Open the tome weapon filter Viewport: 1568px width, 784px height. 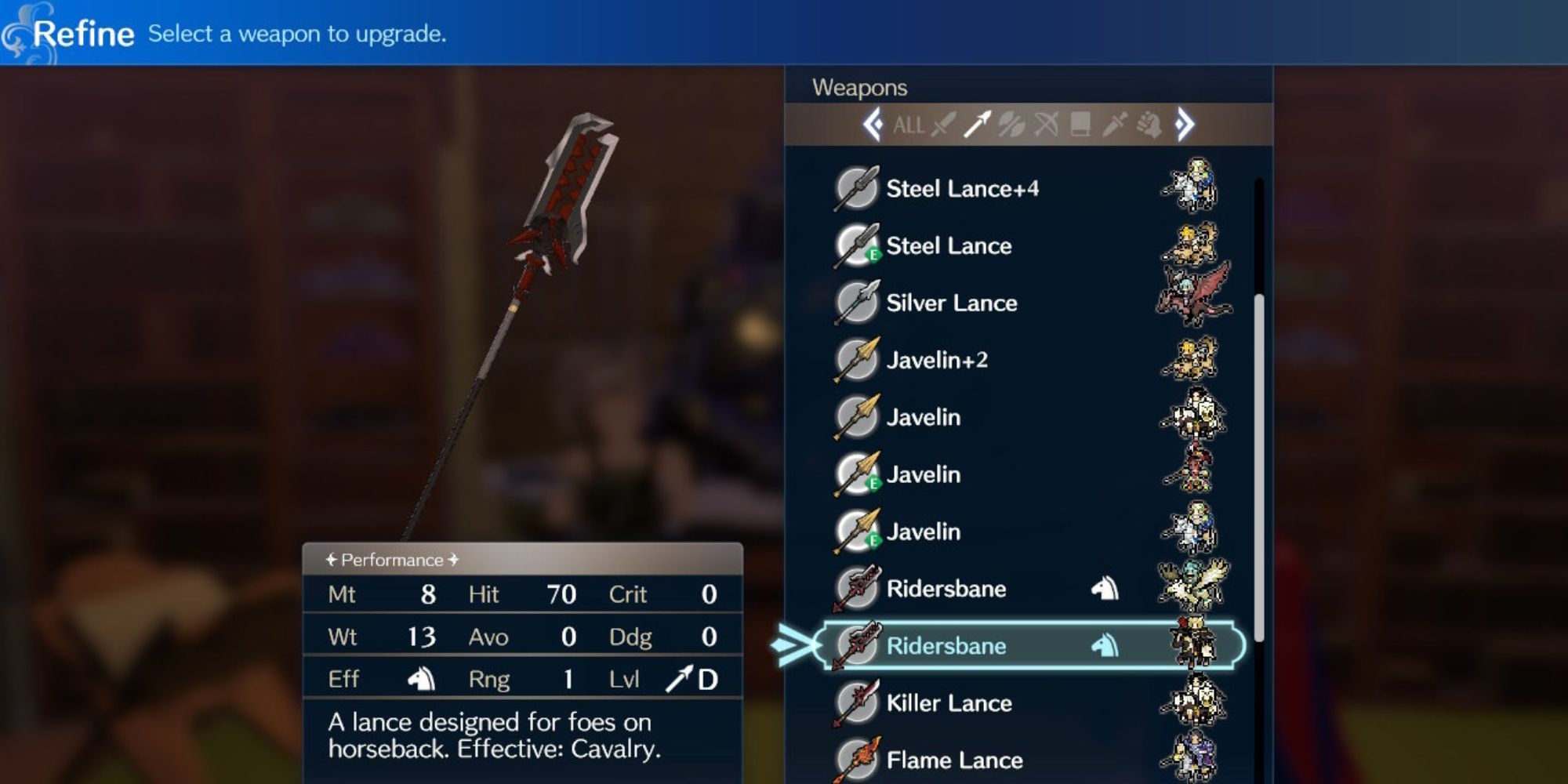point(1079,125)
